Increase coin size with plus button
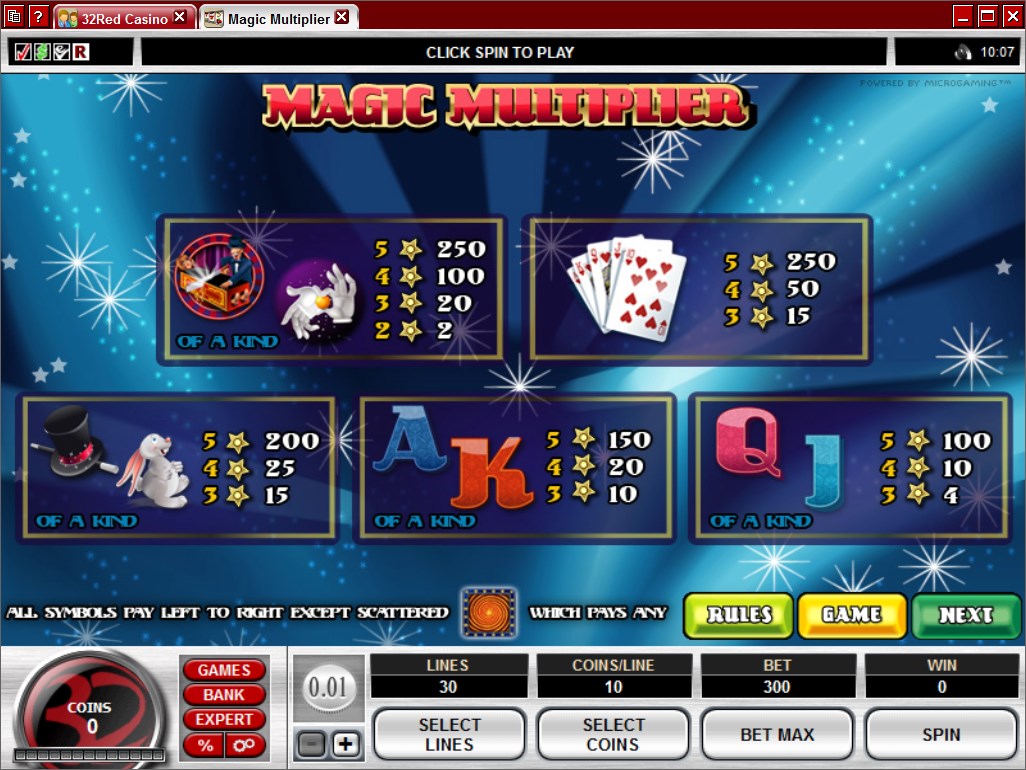 346,745
